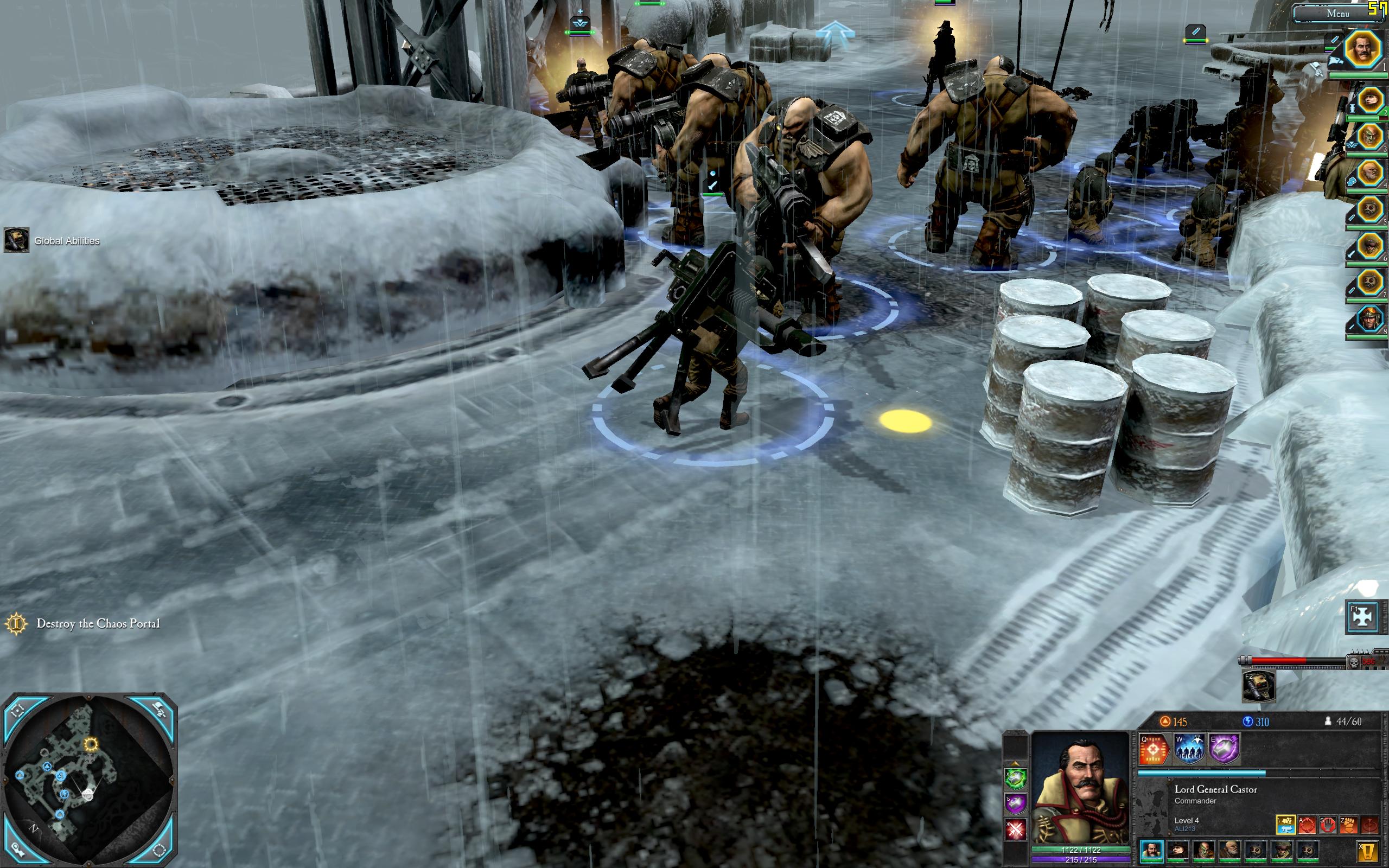Image resolution: width=1389 pixels, height=868 pixels.
Task: Select squad 3 green-faced hero portrait
Action: point(1369,137)
